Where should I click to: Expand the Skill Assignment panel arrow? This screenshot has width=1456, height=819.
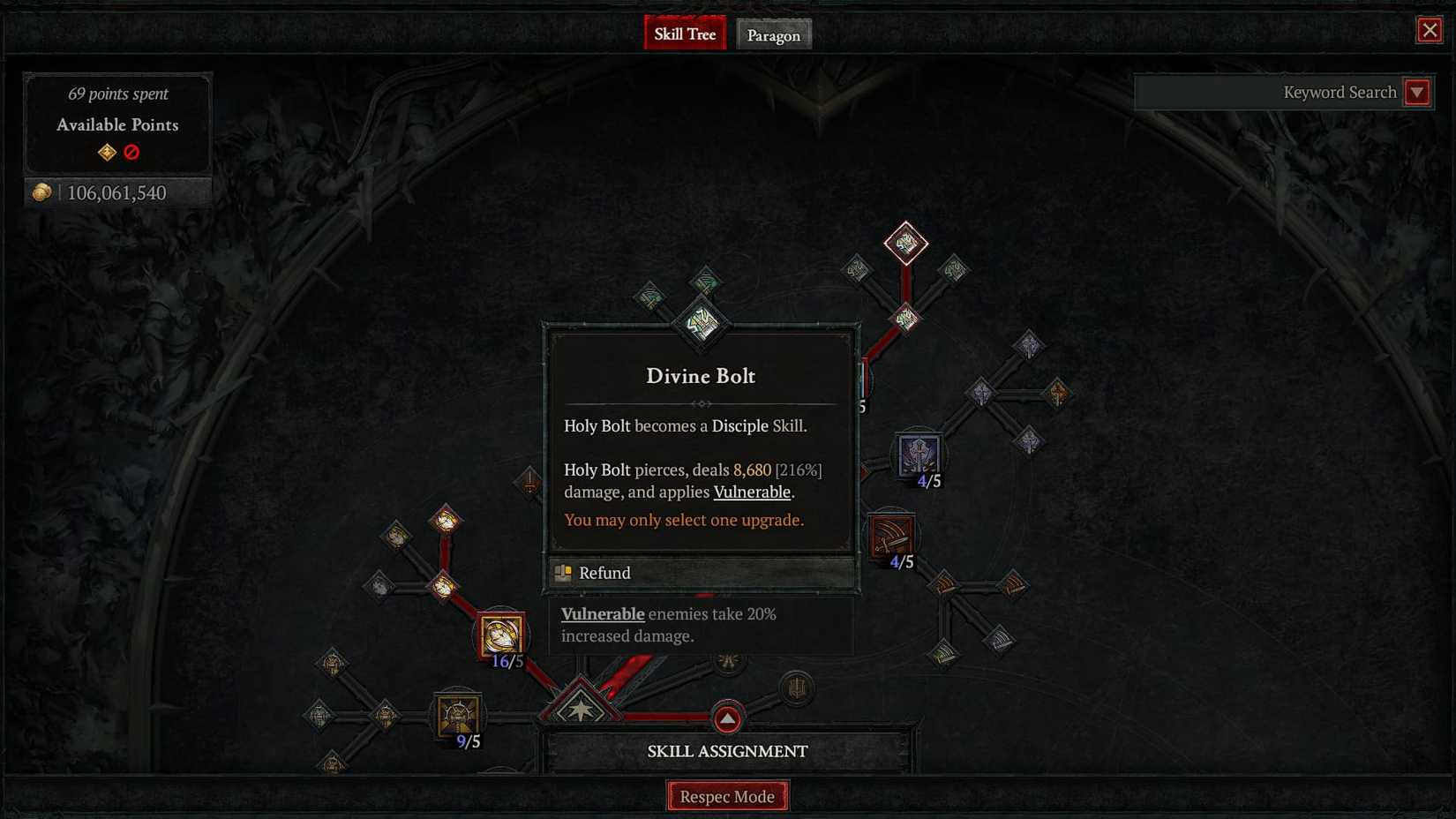click(726, 719)
